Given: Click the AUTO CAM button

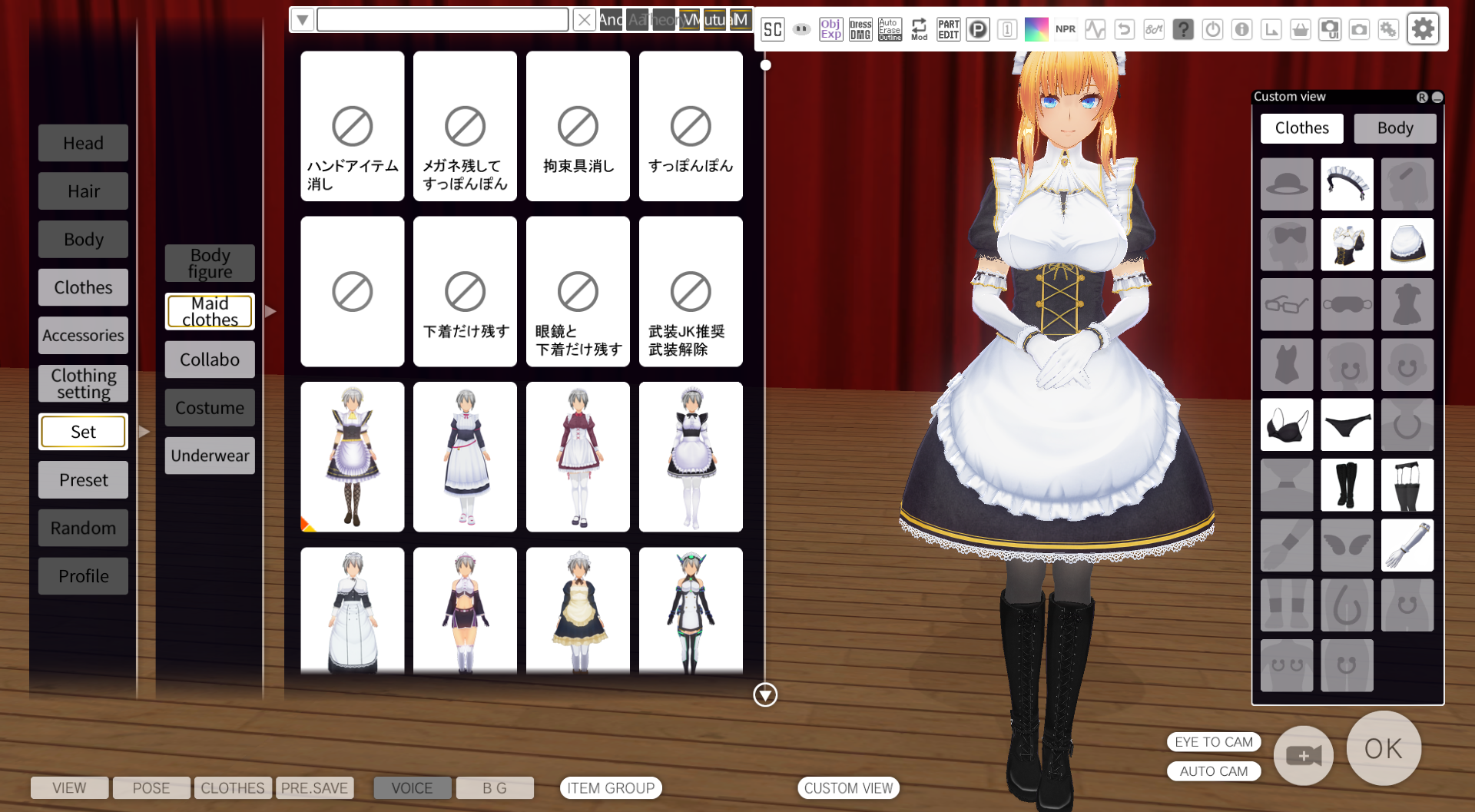Looking at the screenshot, I should tap(1214, 771).
